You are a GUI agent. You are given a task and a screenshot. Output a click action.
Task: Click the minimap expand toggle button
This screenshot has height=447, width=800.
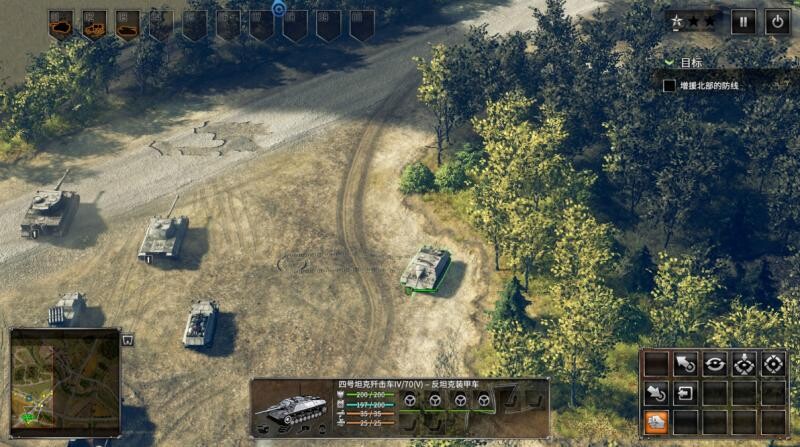(128, 340)
